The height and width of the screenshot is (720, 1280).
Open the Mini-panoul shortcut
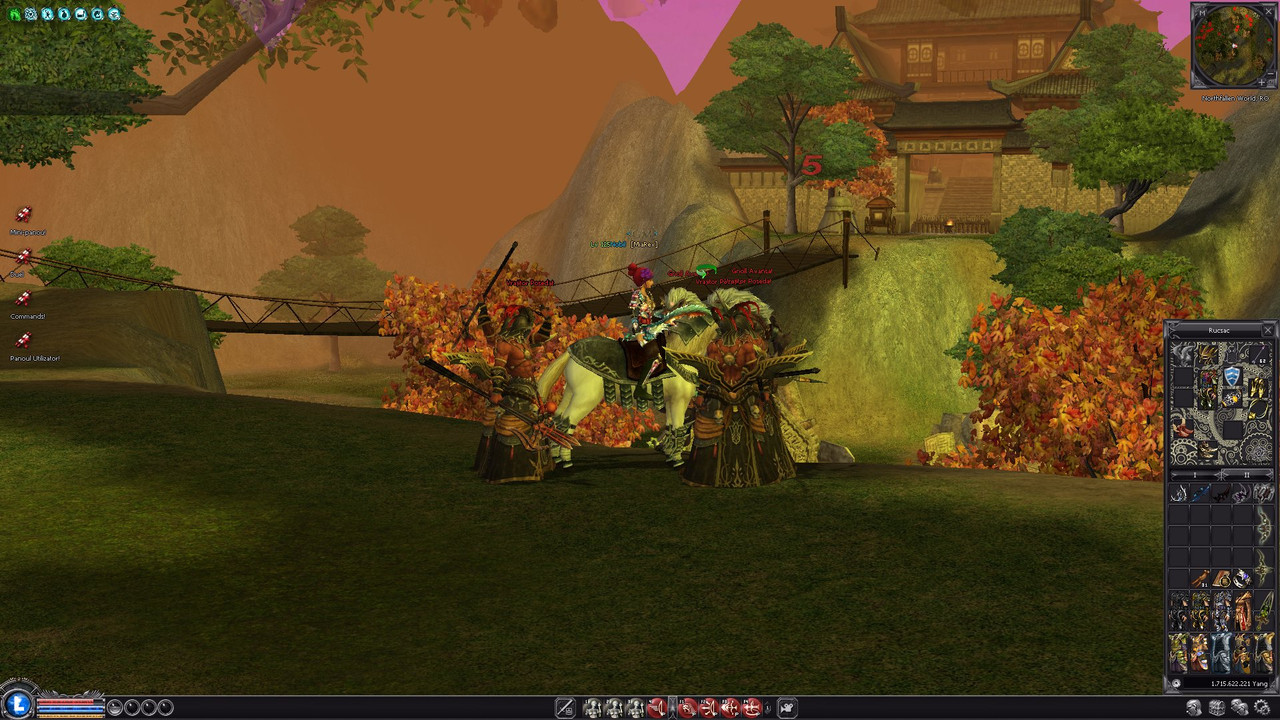(x=24, y=215)
